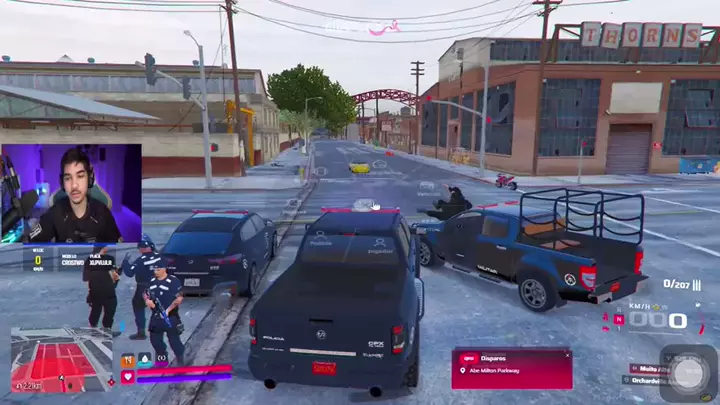The width and height of the screenshot is (720, 405).
Task: Open the Disparos dispatch alert at Abe Milton Parkway
Action: point(511,368)
